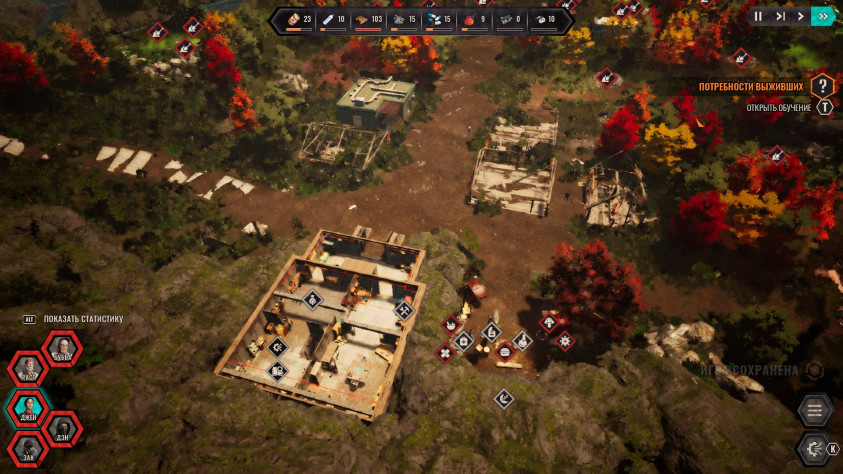Click the step-forward speed button
The image size is (843, 474).
coord(780,16)
